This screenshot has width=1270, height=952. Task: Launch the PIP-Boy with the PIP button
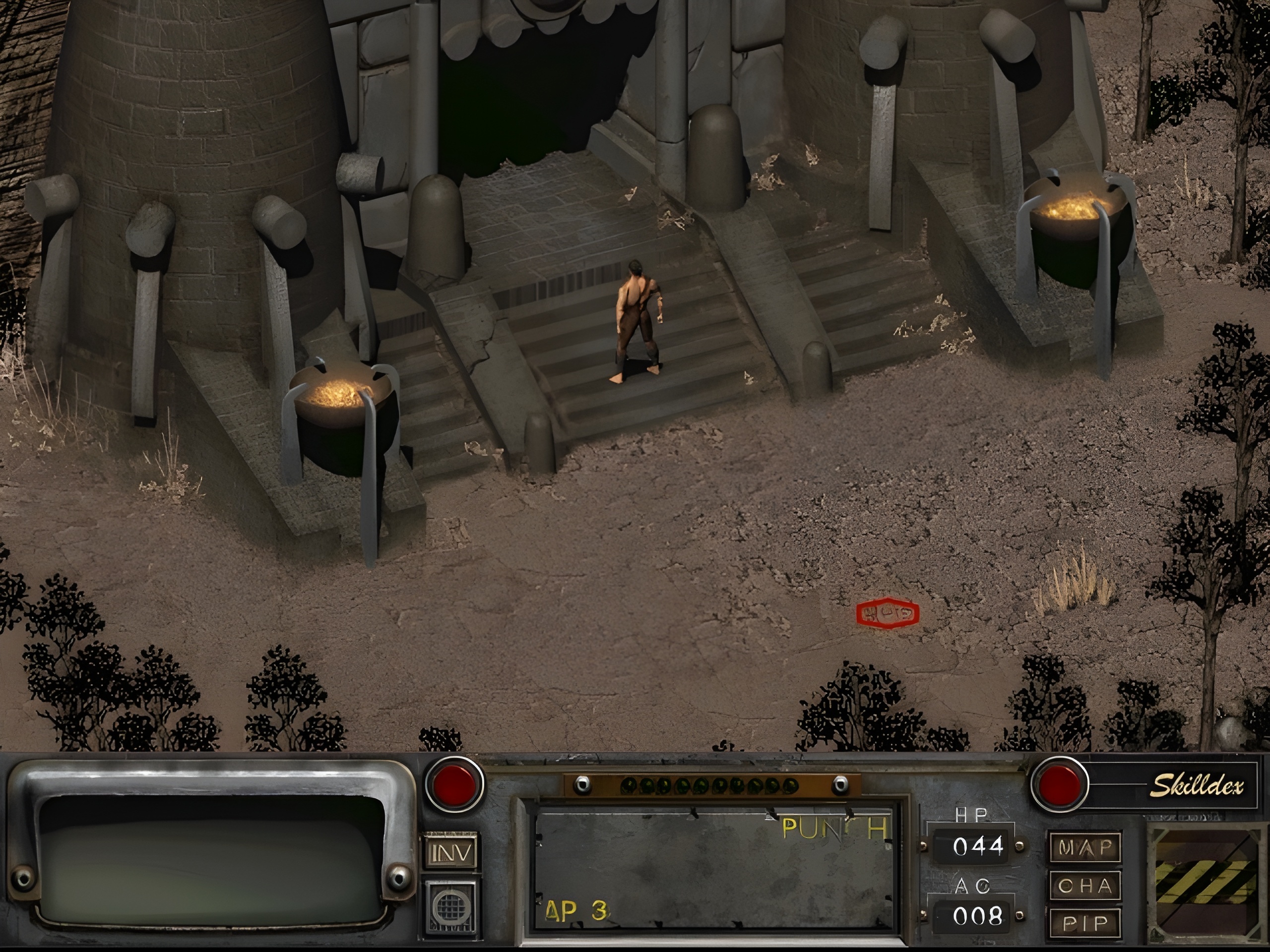coord(1084,923)
